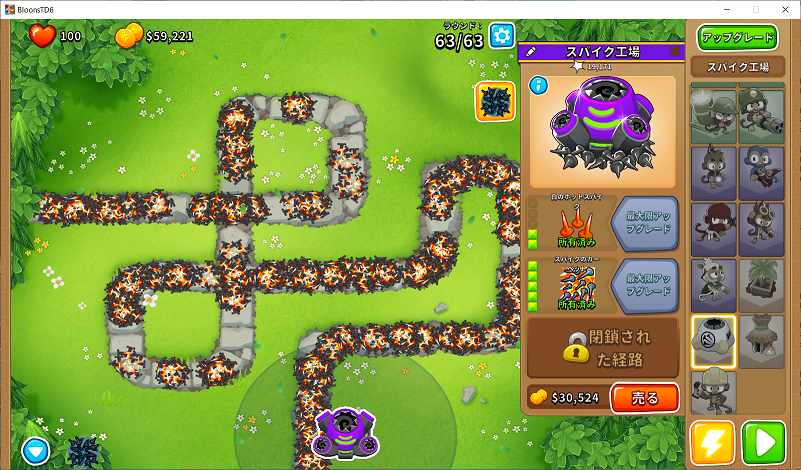Click the blue down-arrow button at bottom left
Viewport: 801px width, 470px height.
click(x=37, y=451)
